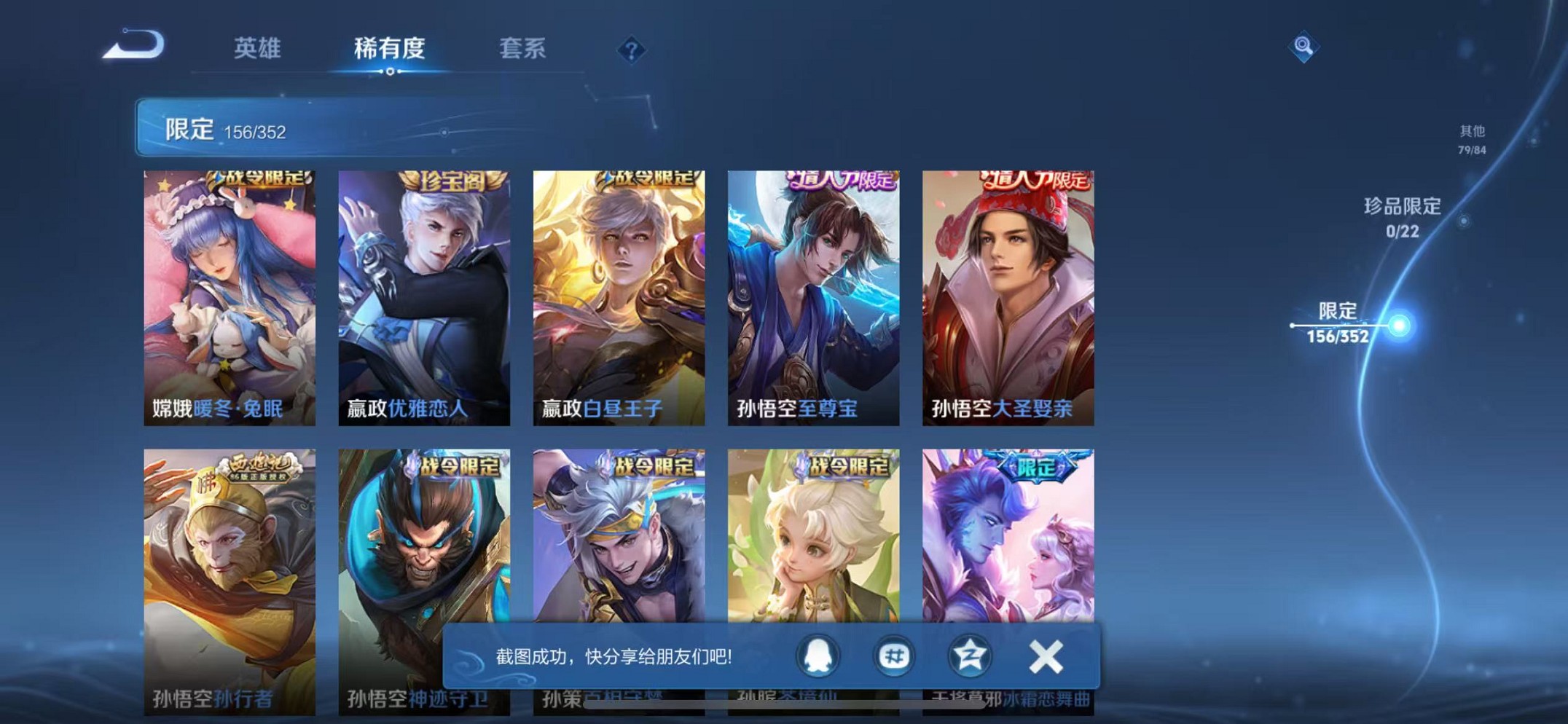Open the QQ share icon
The width and height of the screenshot is (1568, 724).
816,656
